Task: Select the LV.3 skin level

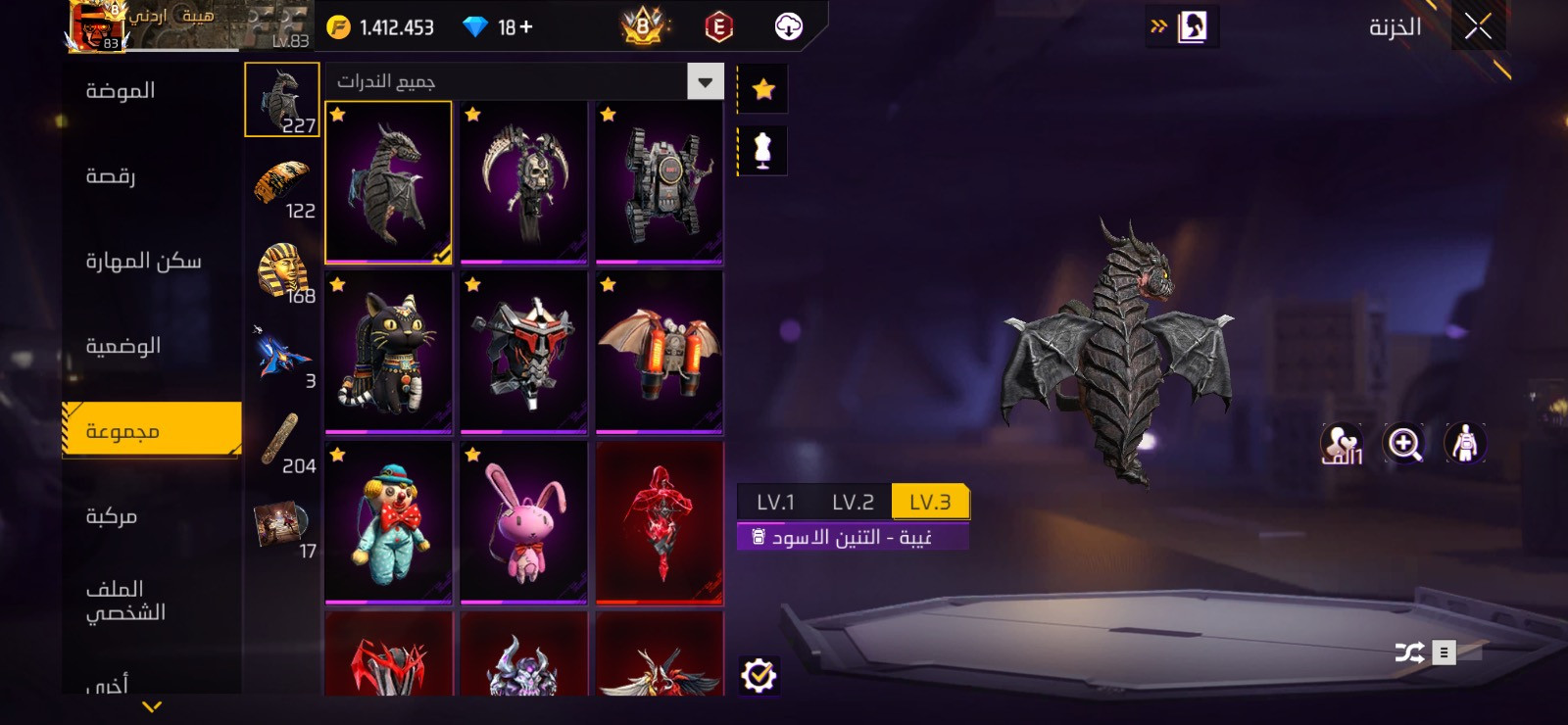Action: 930,503
